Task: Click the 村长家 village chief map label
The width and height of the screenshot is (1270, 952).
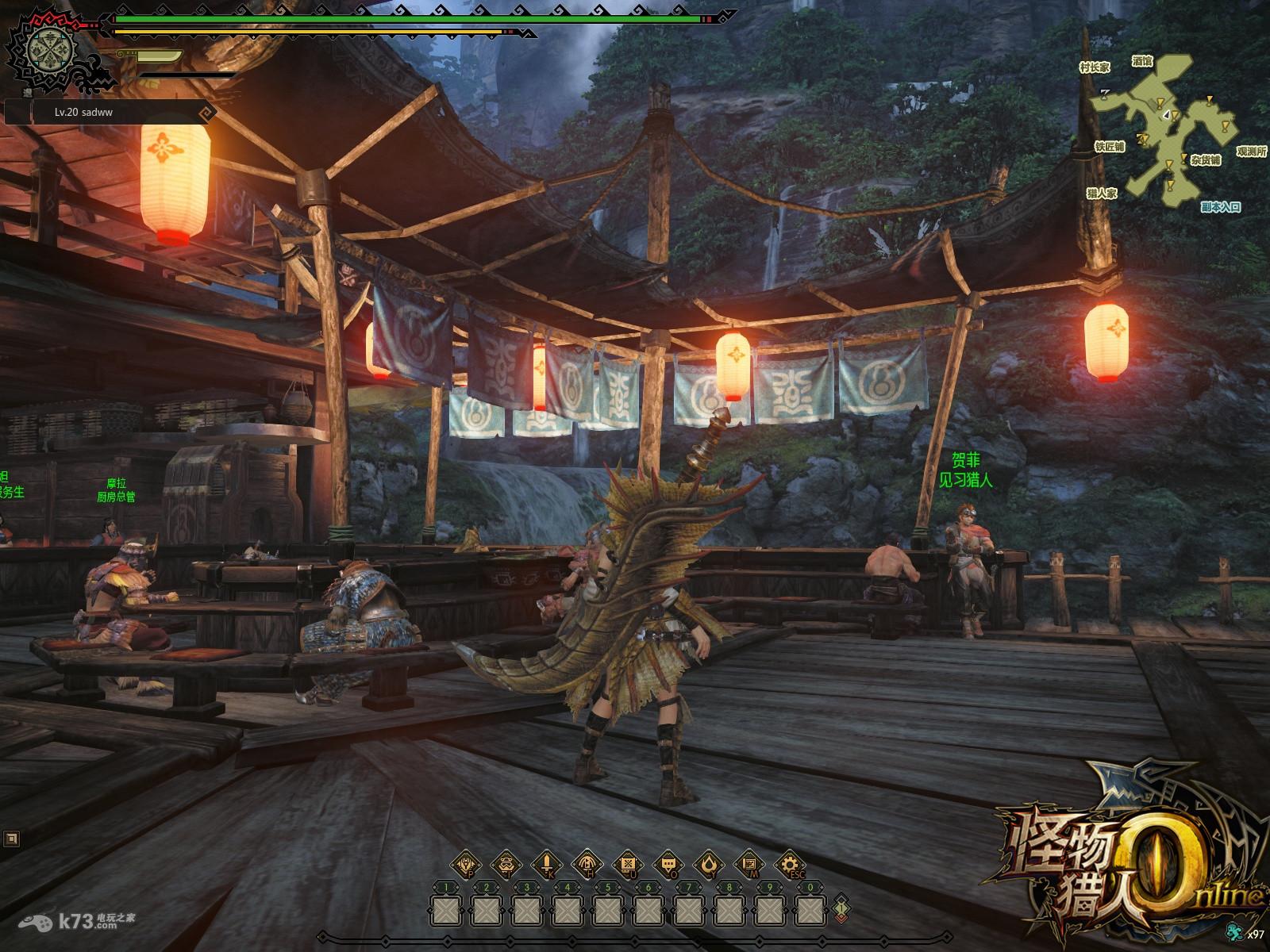Action: (1095, 68)
